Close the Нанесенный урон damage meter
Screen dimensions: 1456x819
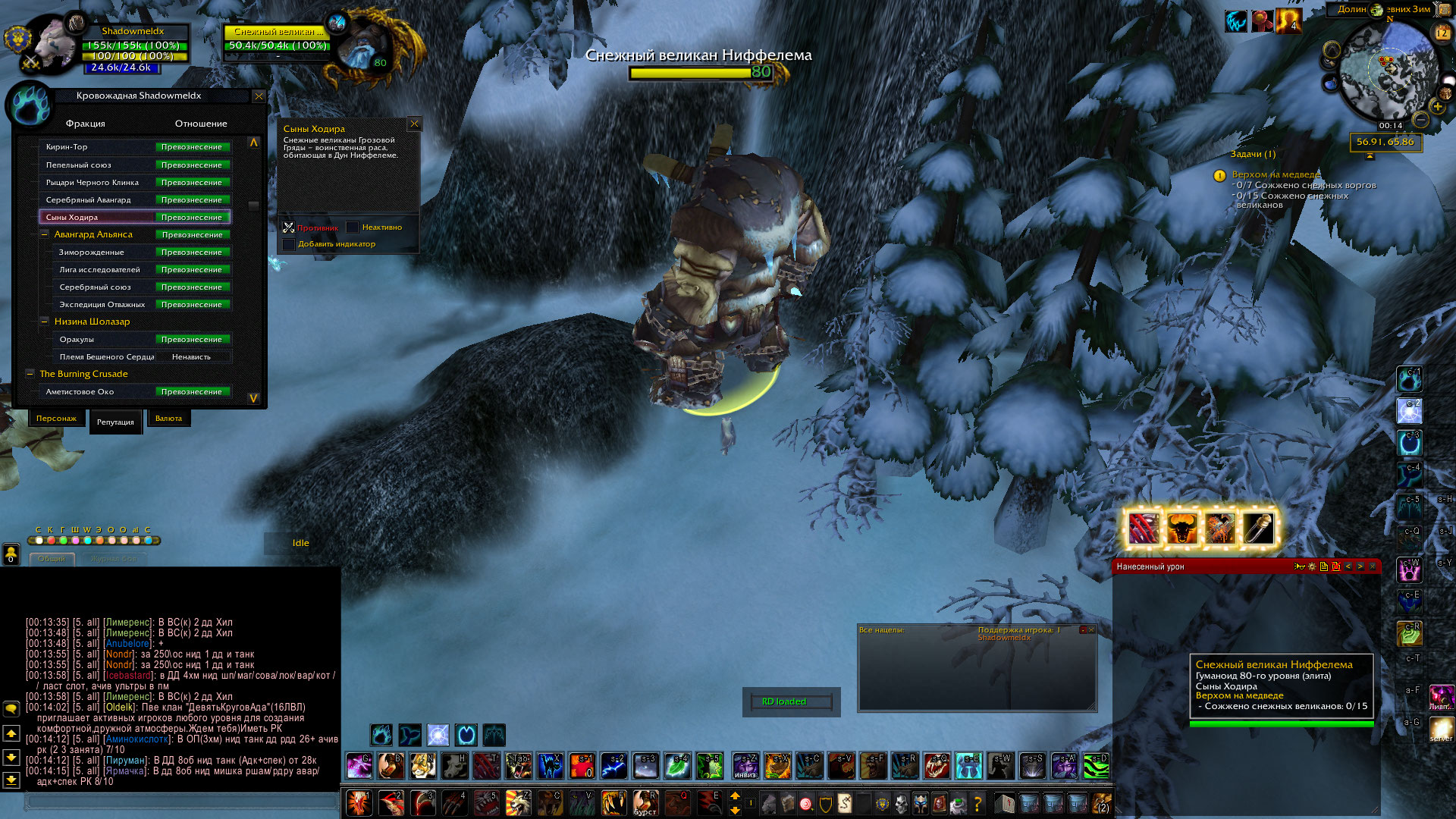pos(1372,566)
